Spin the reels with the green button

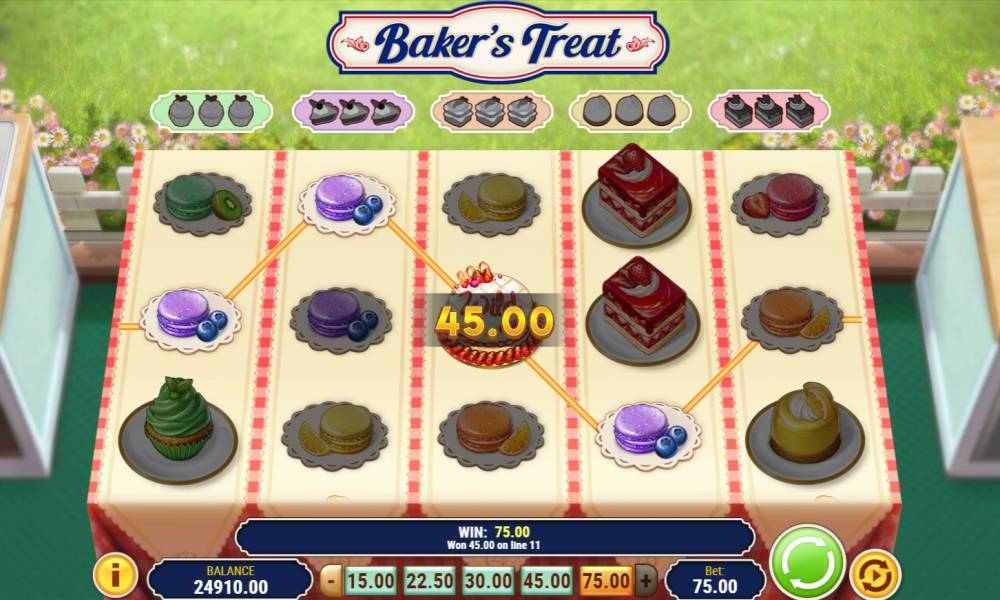click(x=808, y=563)
